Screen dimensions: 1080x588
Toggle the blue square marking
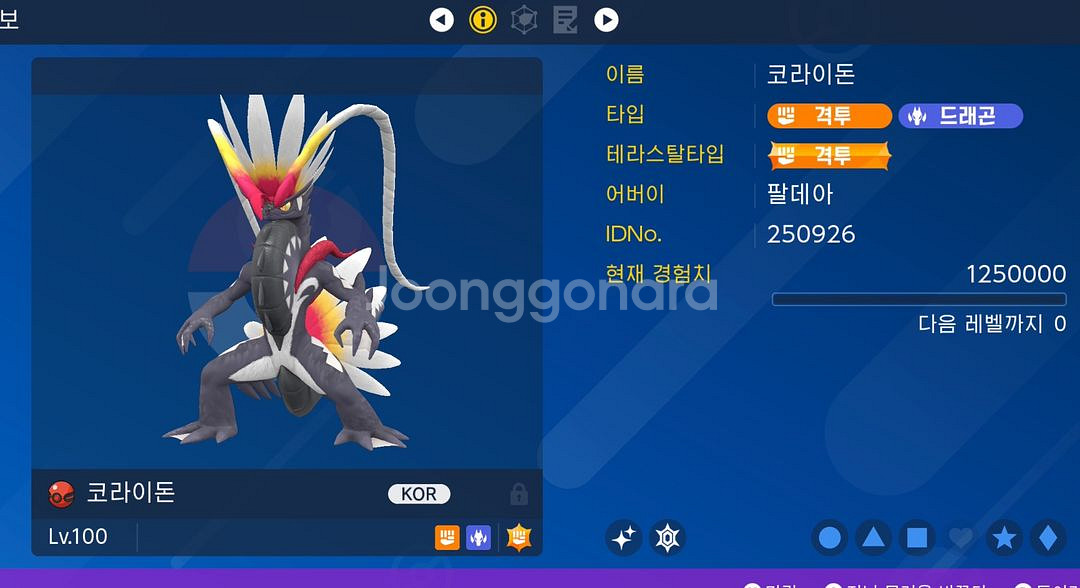coord(917,538)
